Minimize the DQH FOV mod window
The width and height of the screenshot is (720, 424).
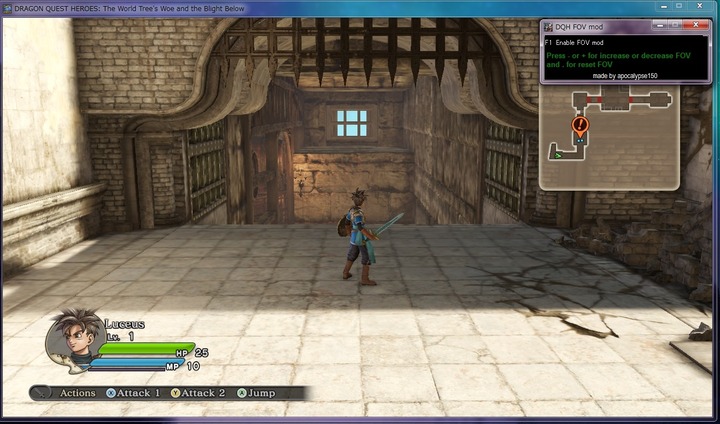click(659, 24)
